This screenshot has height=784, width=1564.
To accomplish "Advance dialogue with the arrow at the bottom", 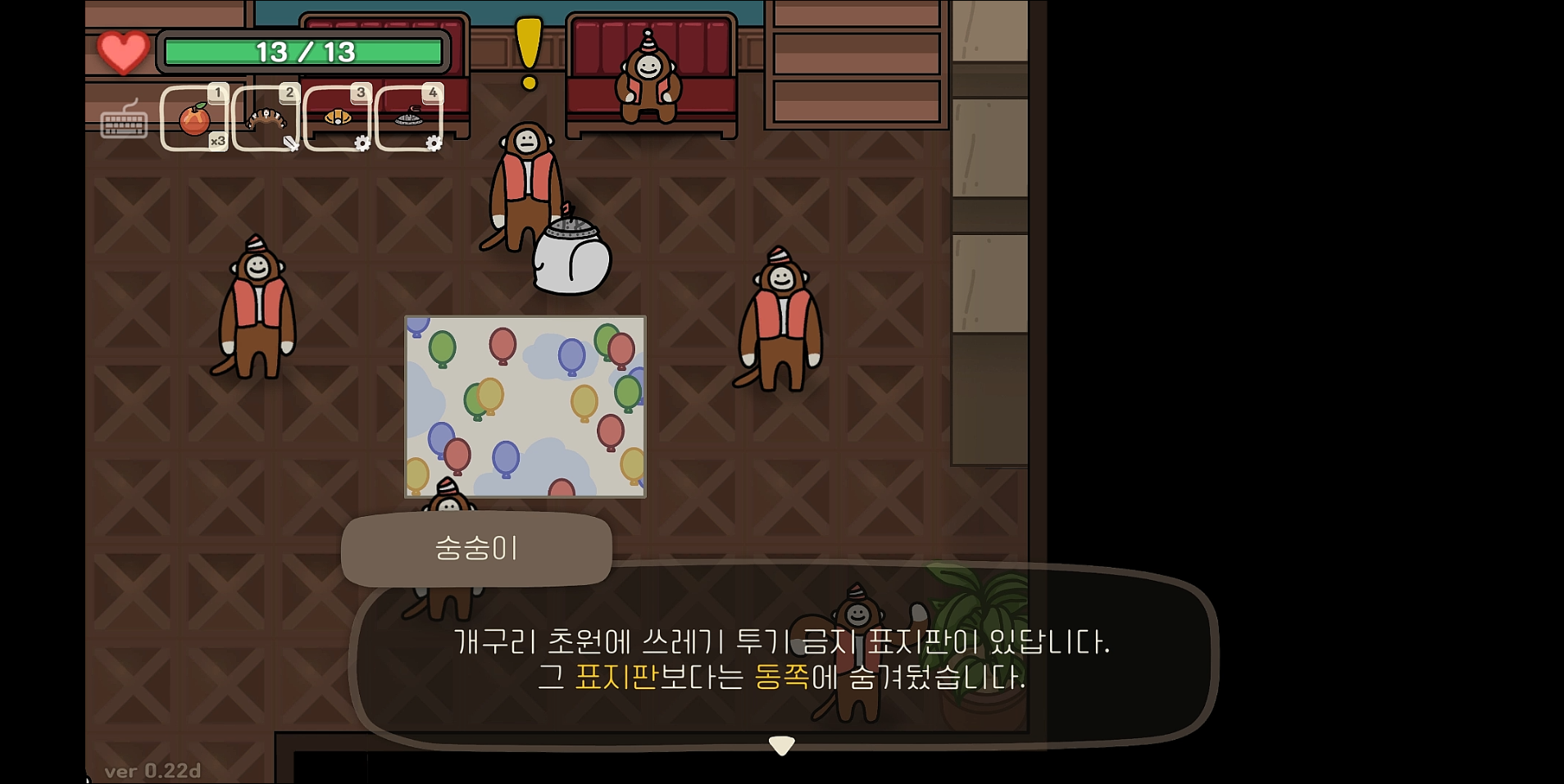I will [x=782, y=744].
